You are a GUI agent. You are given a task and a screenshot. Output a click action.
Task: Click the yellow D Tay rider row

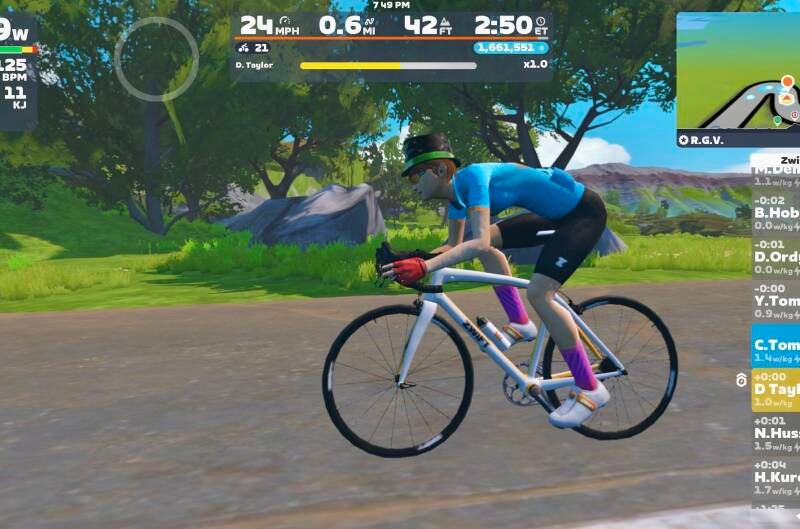point(777,390)
